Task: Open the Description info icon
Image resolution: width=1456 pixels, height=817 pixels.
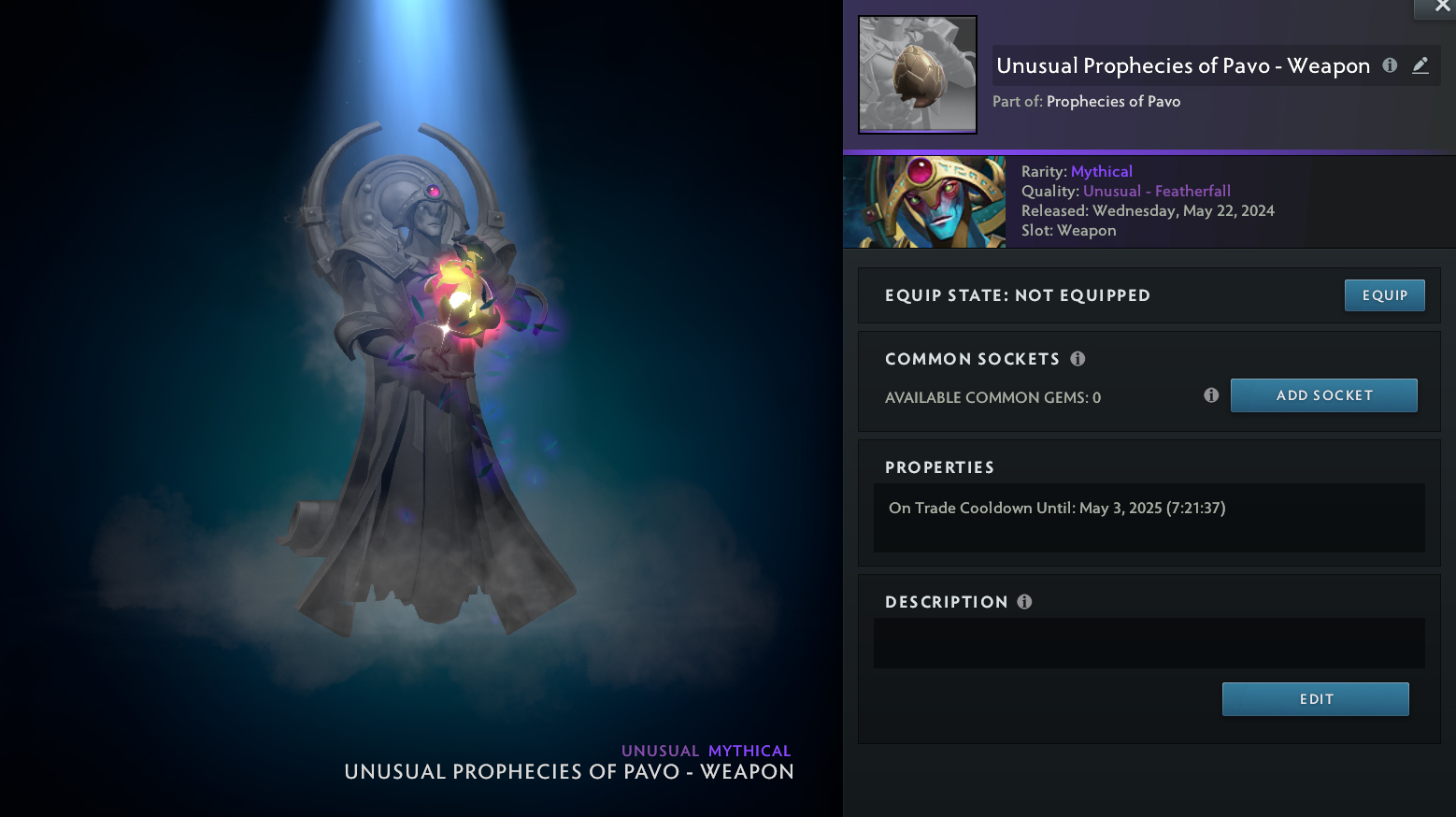Action: click(1024, 602)
